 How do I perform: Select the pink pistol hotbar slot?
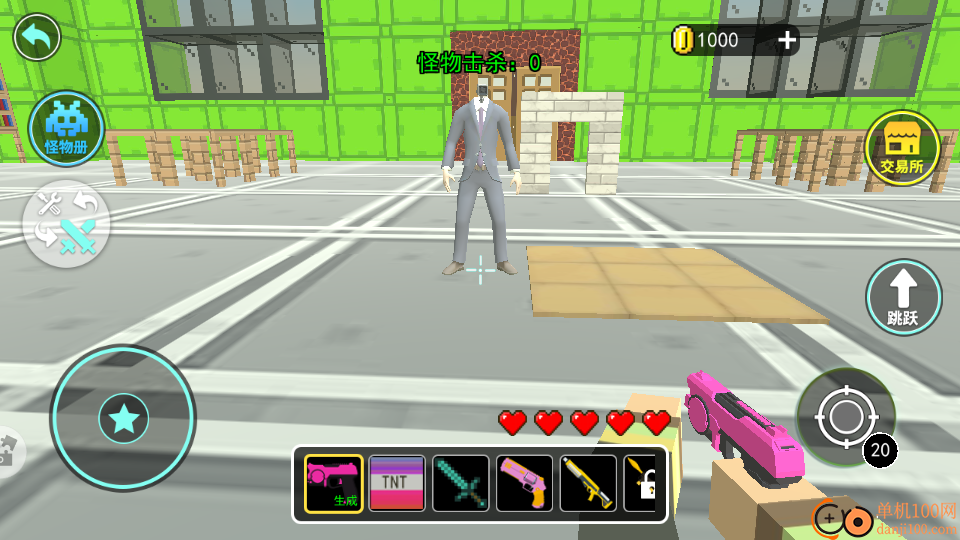tap(333, 484)
